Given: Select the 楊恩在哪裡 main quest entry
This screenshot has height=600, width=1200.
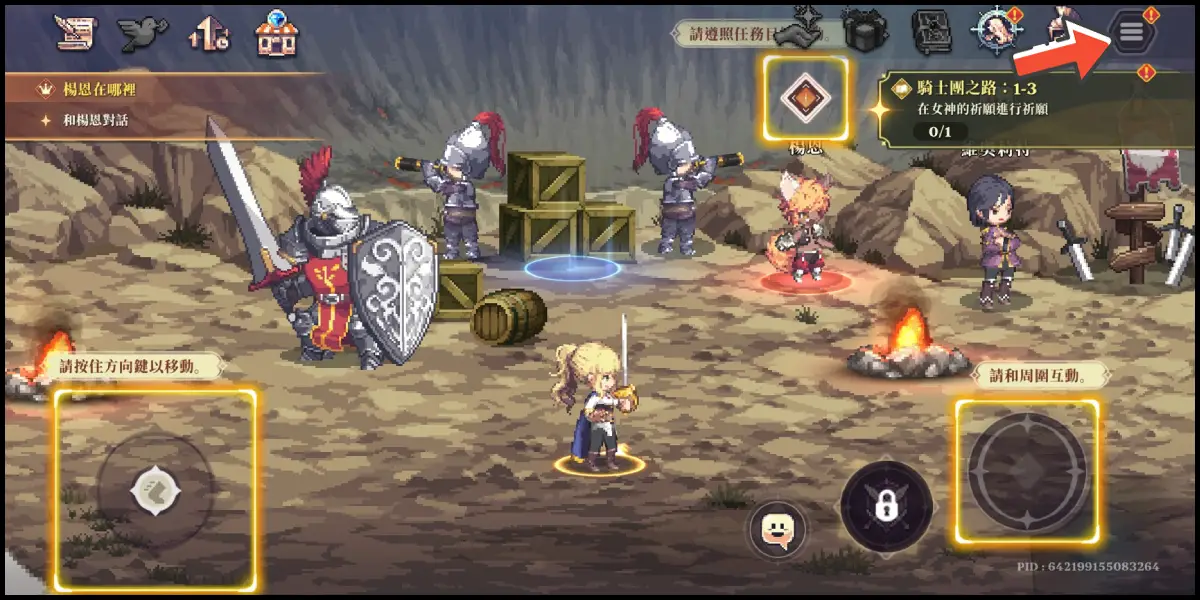Looking at the screenshot, I should pyautogui.click(x=100, y=89).
